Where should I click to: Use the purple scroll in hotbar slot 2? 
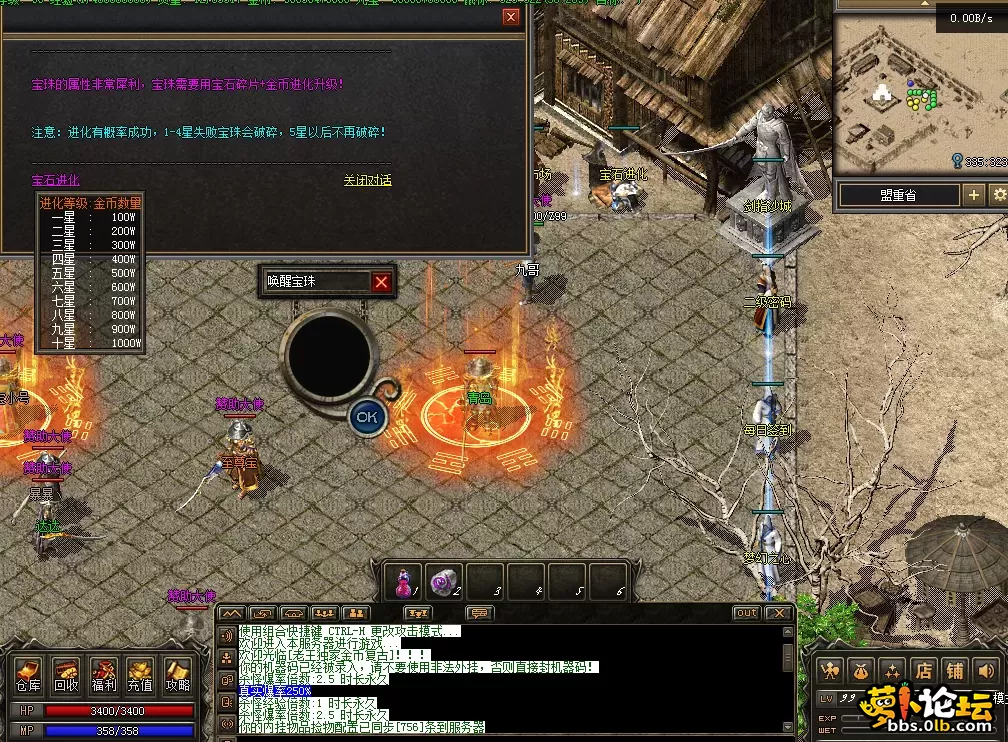click(444, 581)
